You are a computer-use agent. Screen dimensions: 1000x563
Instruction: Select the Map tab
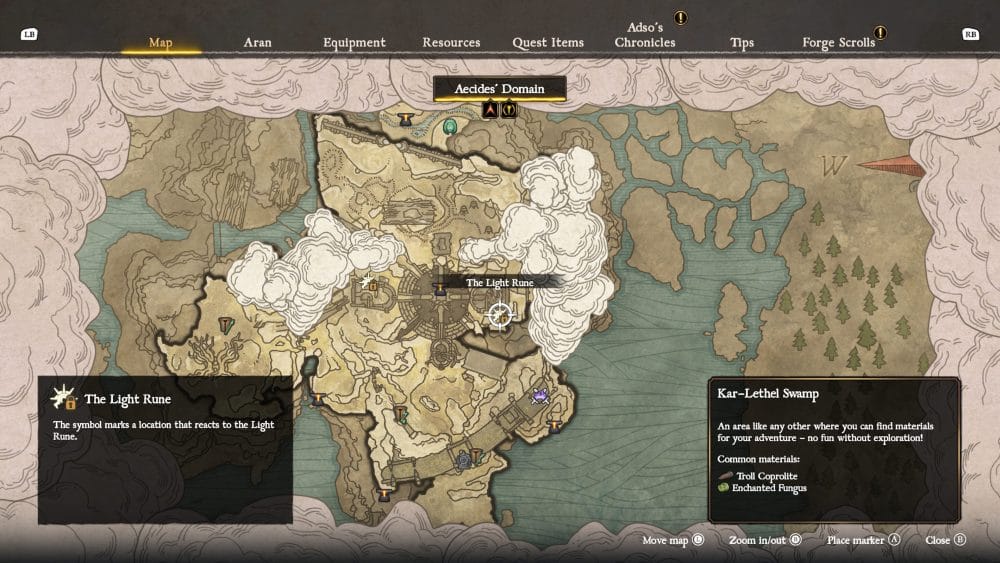[160, 43]
